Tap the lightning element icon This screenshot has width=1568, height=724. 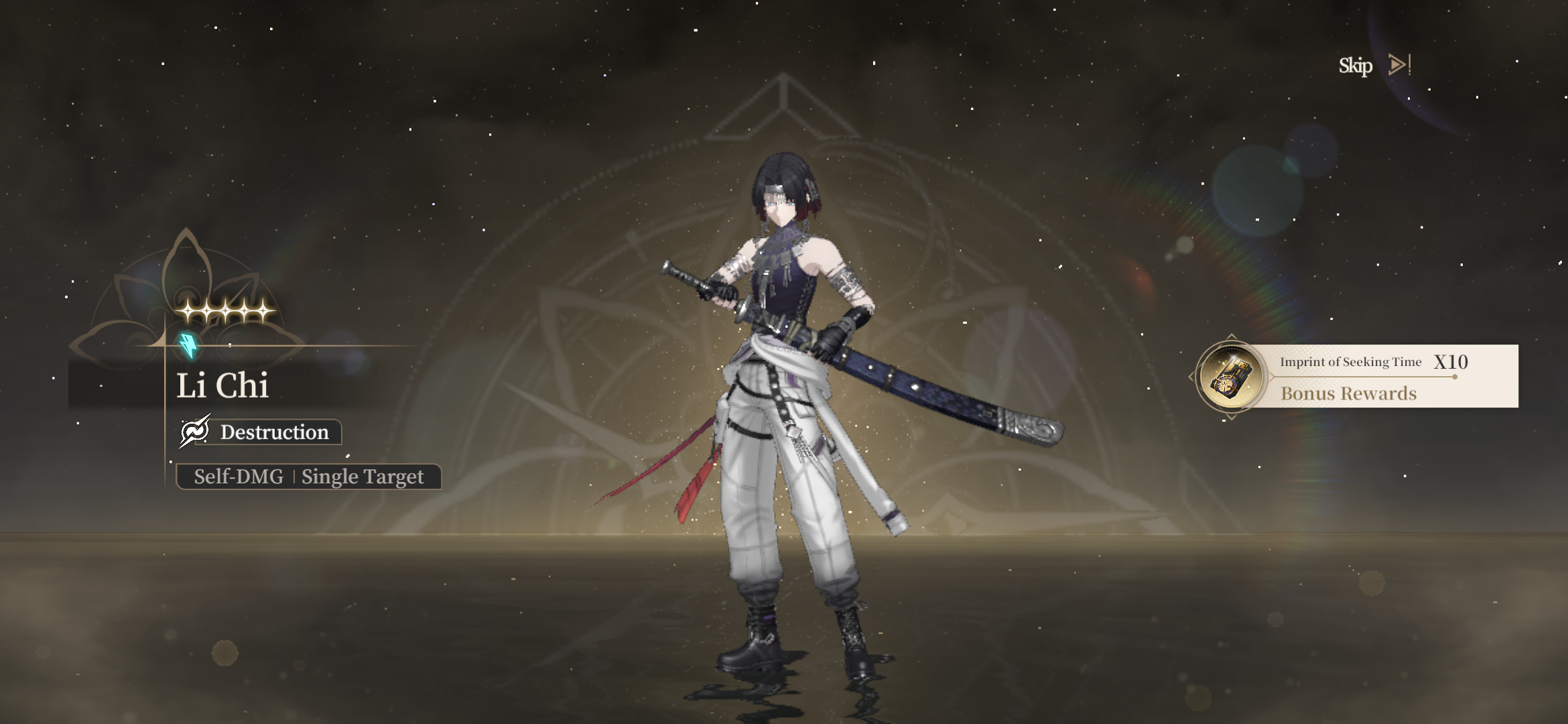[189, 345]
